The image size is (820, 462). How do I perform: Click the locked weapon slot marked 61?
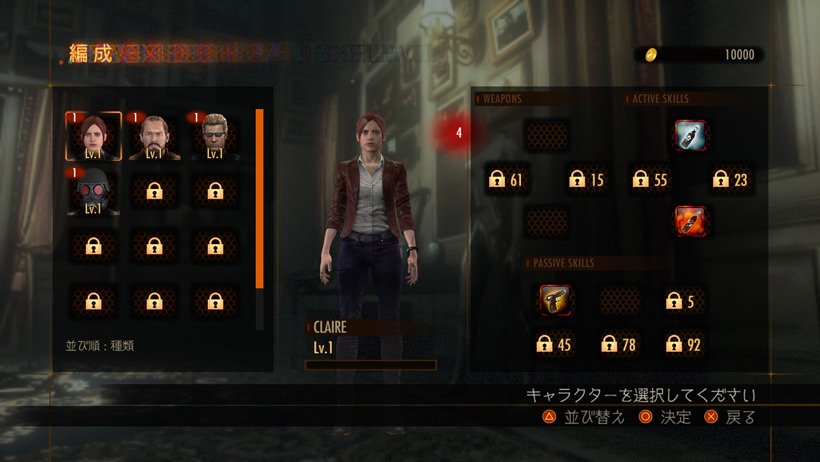click(507, 180)
